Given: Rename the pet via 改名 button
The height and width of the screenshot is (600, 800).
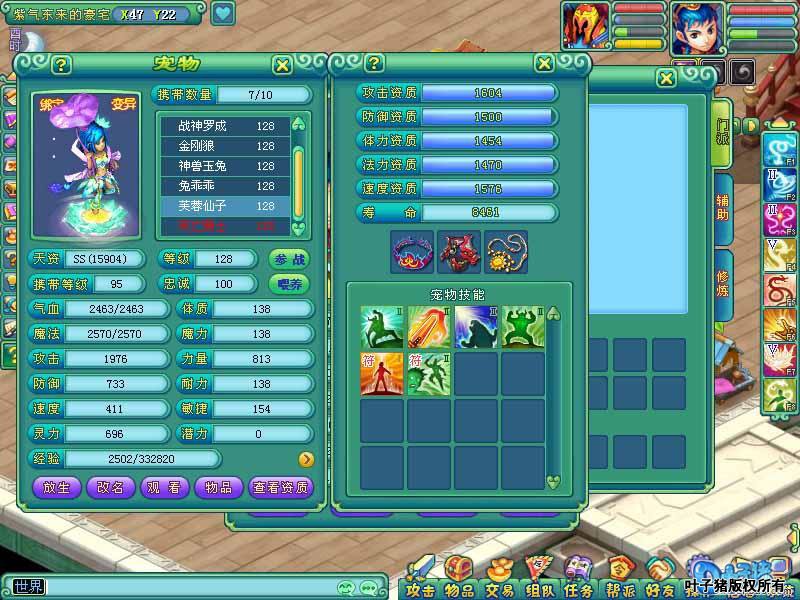Looking at the screenshot, I should click(x=111, y=487).
